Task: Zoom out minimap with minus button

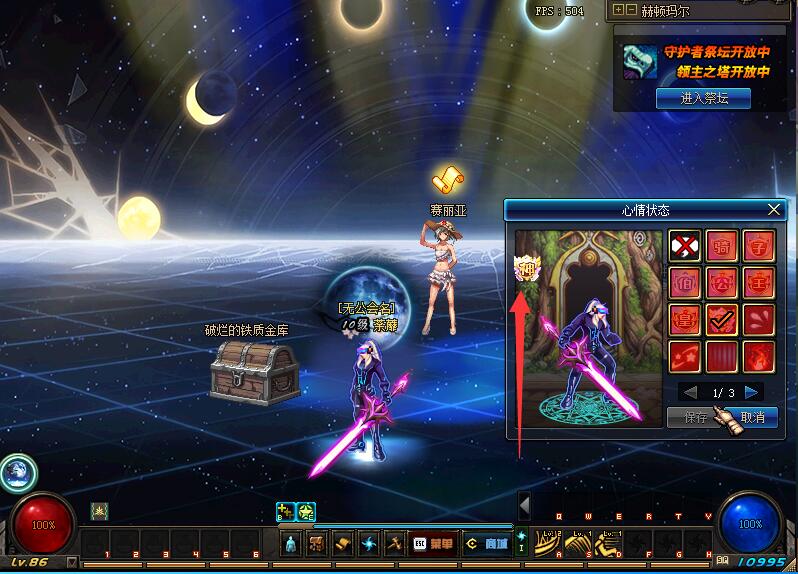Action: pos(631,10)
